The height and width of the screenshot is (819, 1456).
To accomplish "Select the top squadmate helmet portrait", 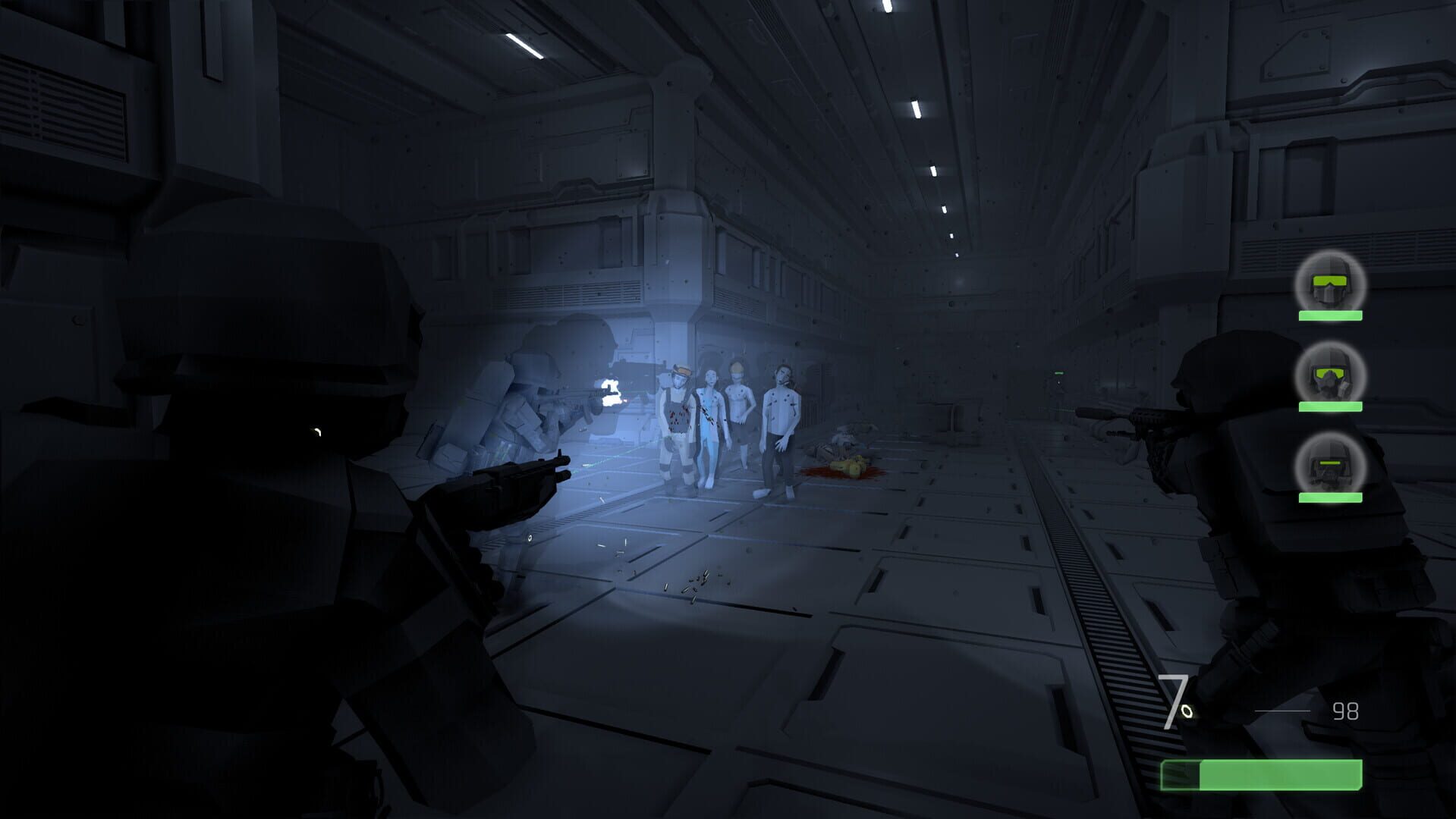I will [x=1329, y=284].
